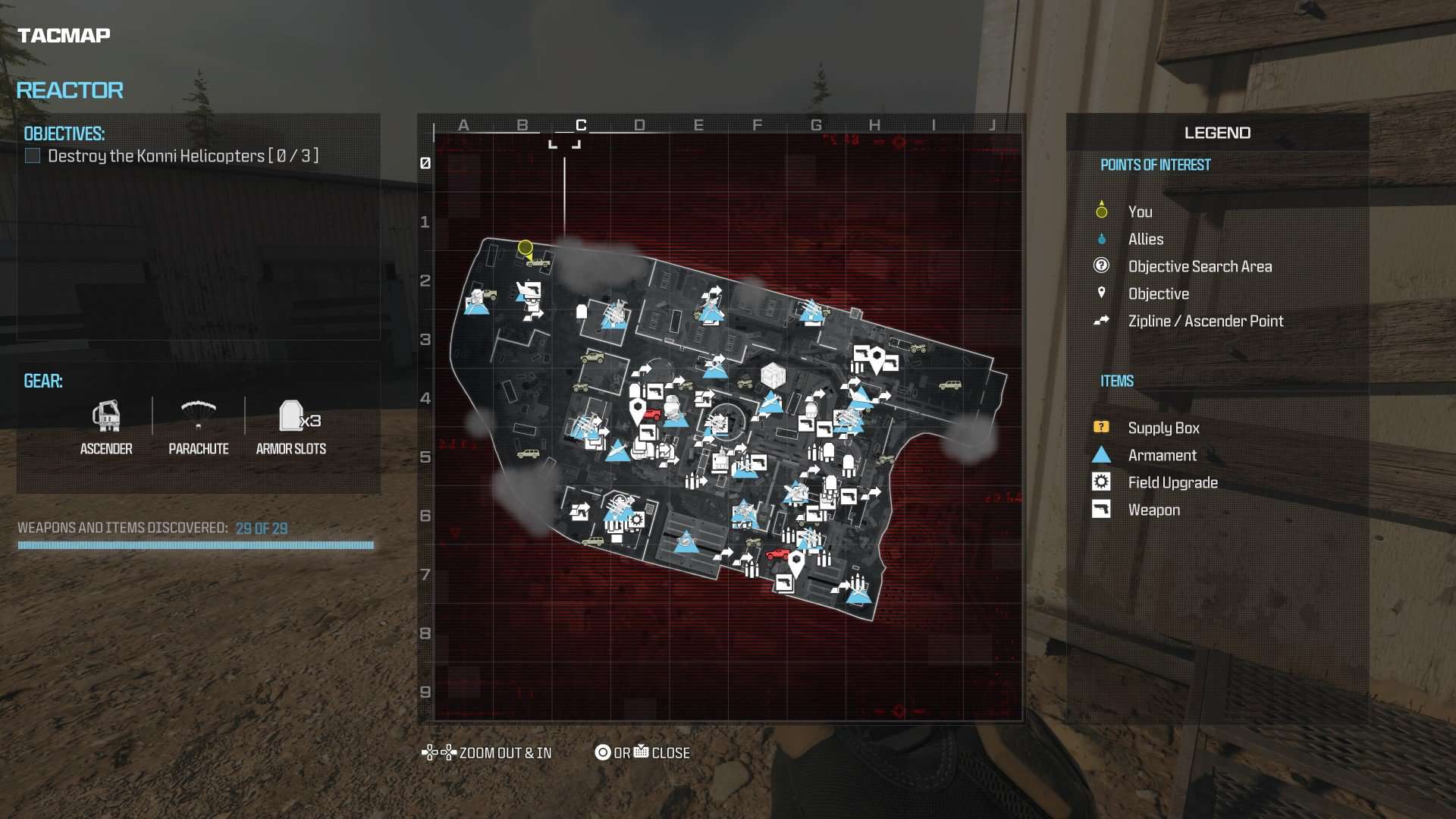Click the yellow You marker in the legend
The image size is (1456, 819).
click(1101, 212)
